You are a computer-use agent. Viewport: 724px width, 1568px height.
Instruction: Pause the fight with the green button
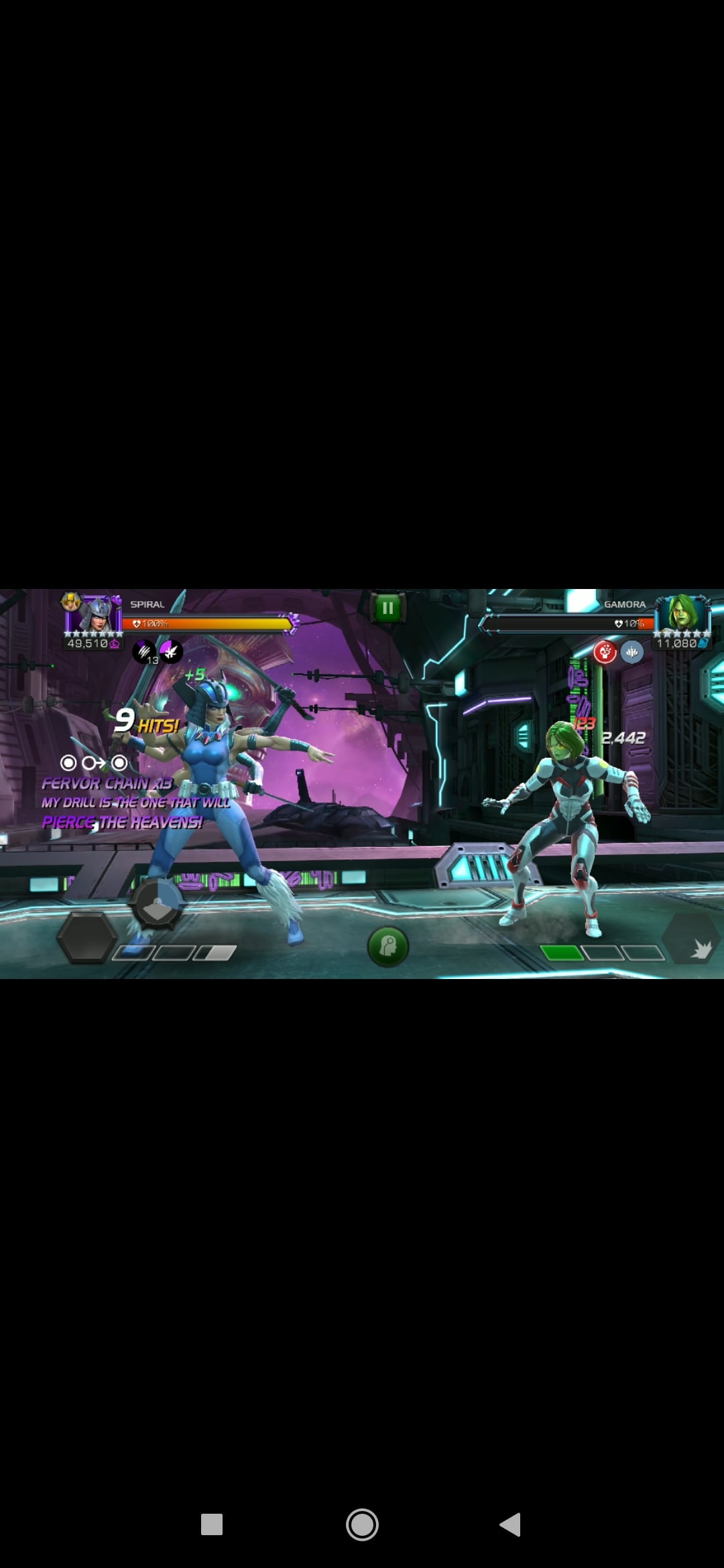387,608
